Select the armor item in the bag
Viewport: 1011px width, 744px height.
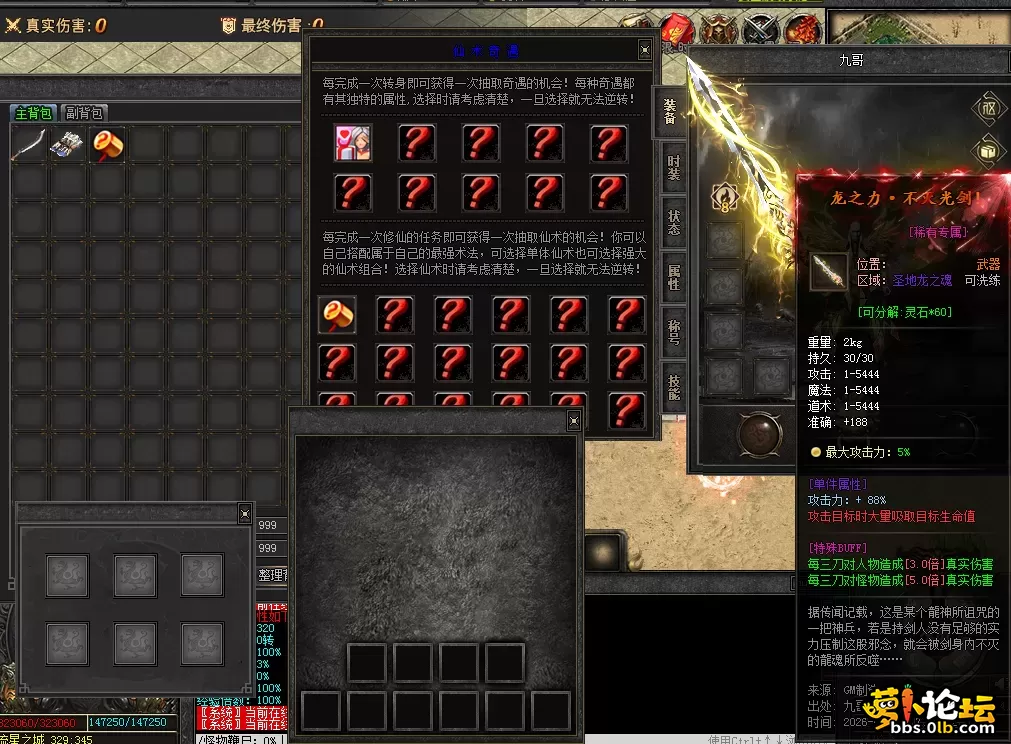(x=69, y=145)
